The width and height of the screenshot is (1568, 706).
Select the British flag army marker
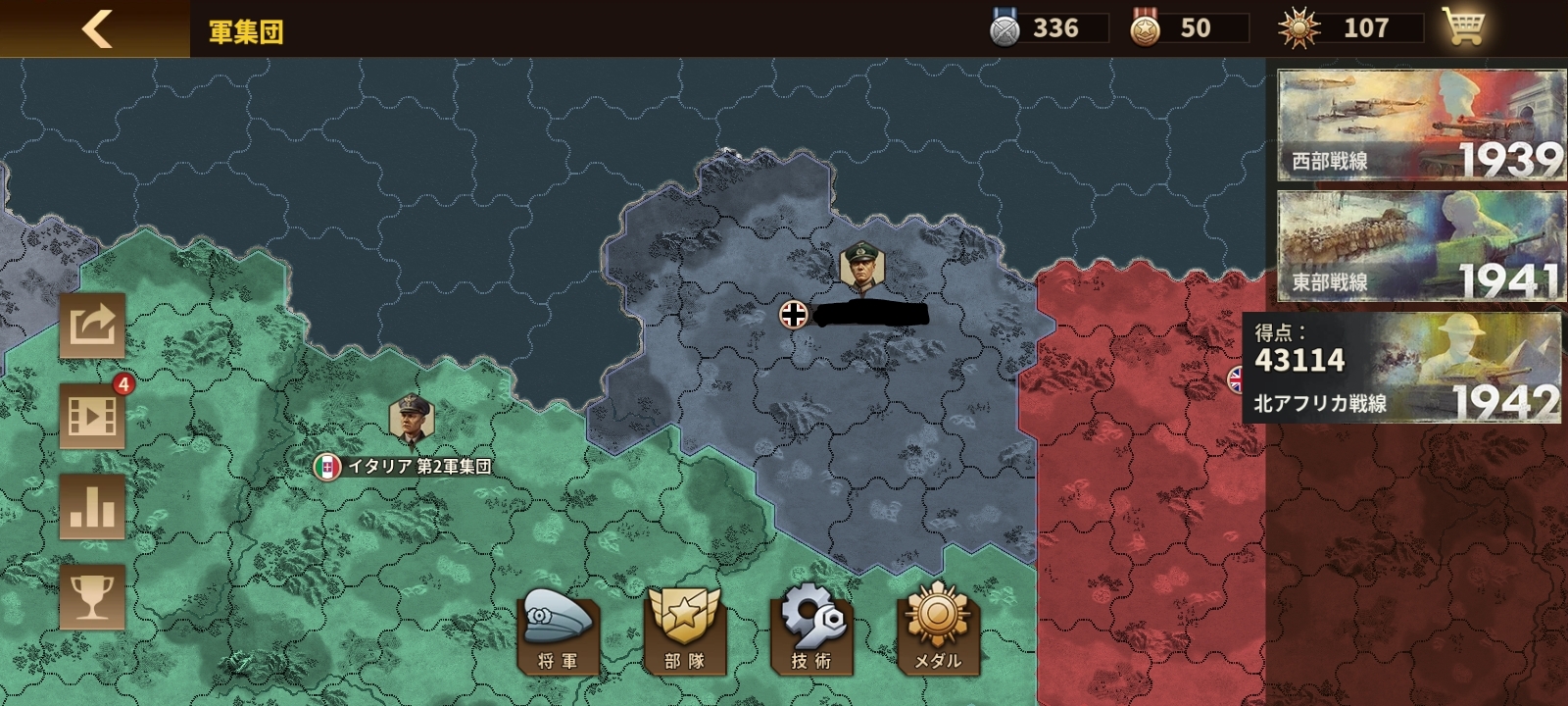click(1237, 378)
